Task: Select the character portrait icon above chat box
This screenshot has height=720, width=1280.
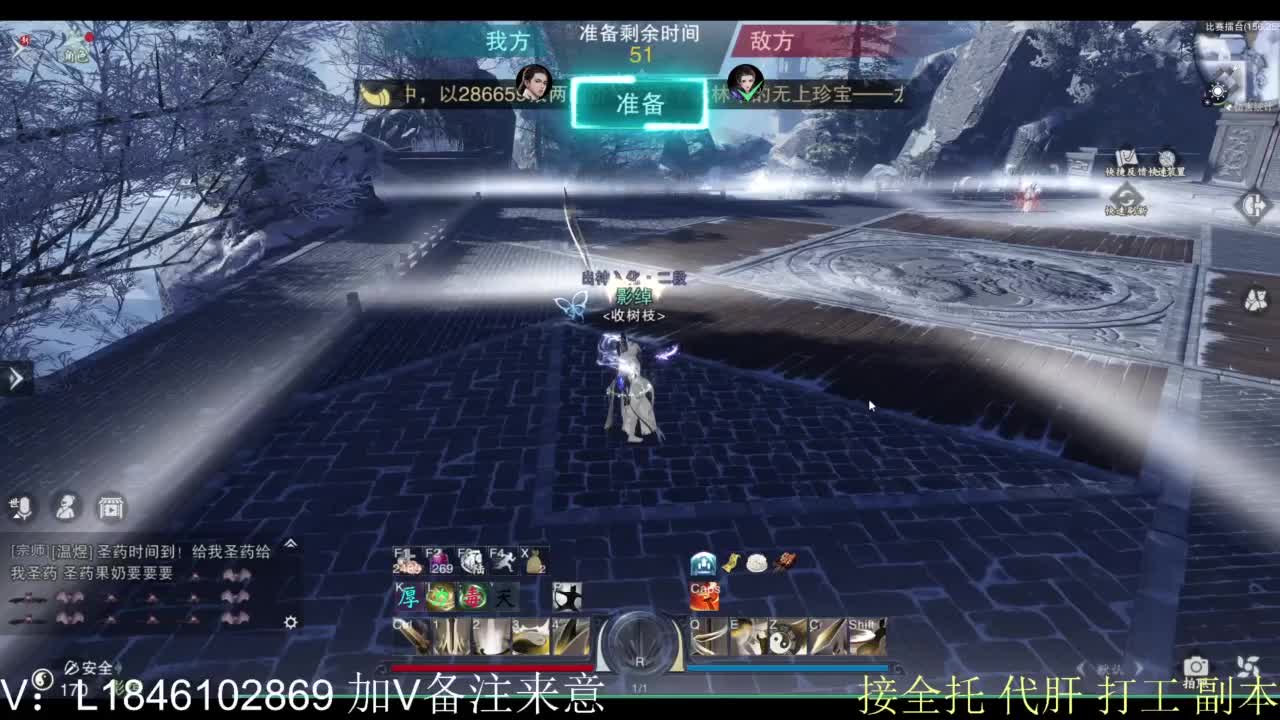Action: pyautogui.click(x=65, y=508)
